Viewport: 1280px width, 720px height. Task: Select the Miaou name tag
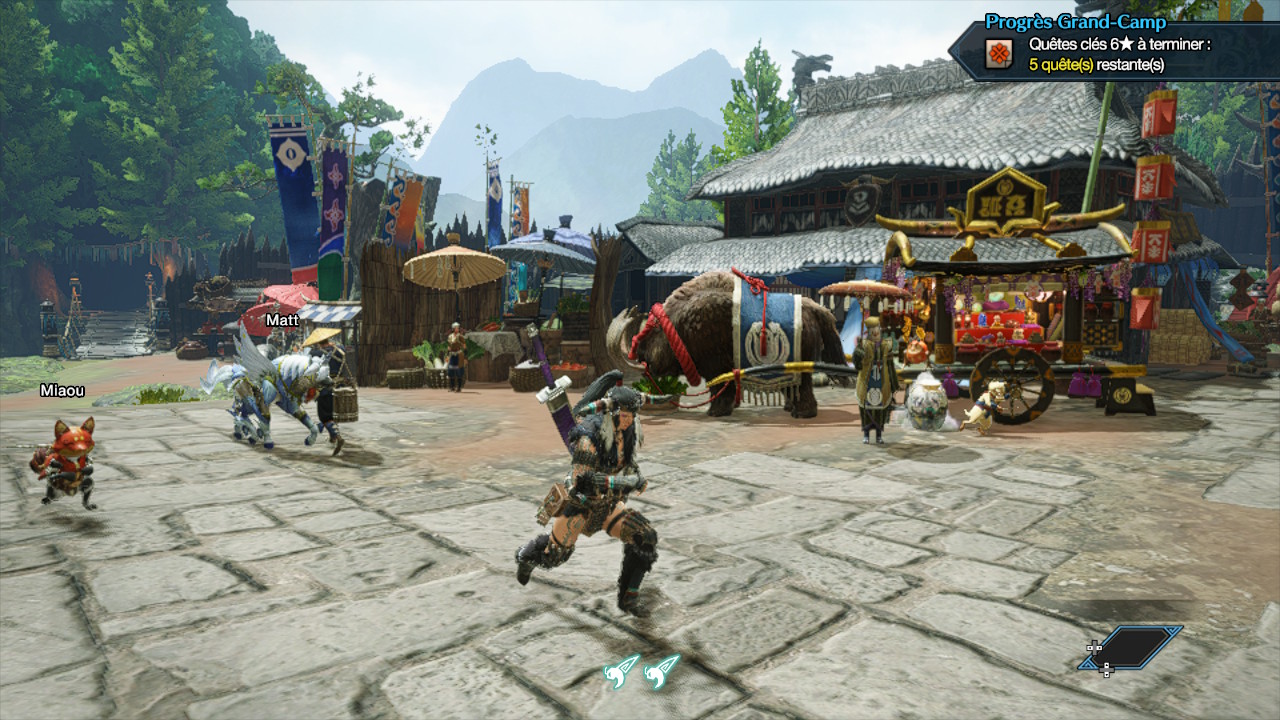[x=62, y=390]
